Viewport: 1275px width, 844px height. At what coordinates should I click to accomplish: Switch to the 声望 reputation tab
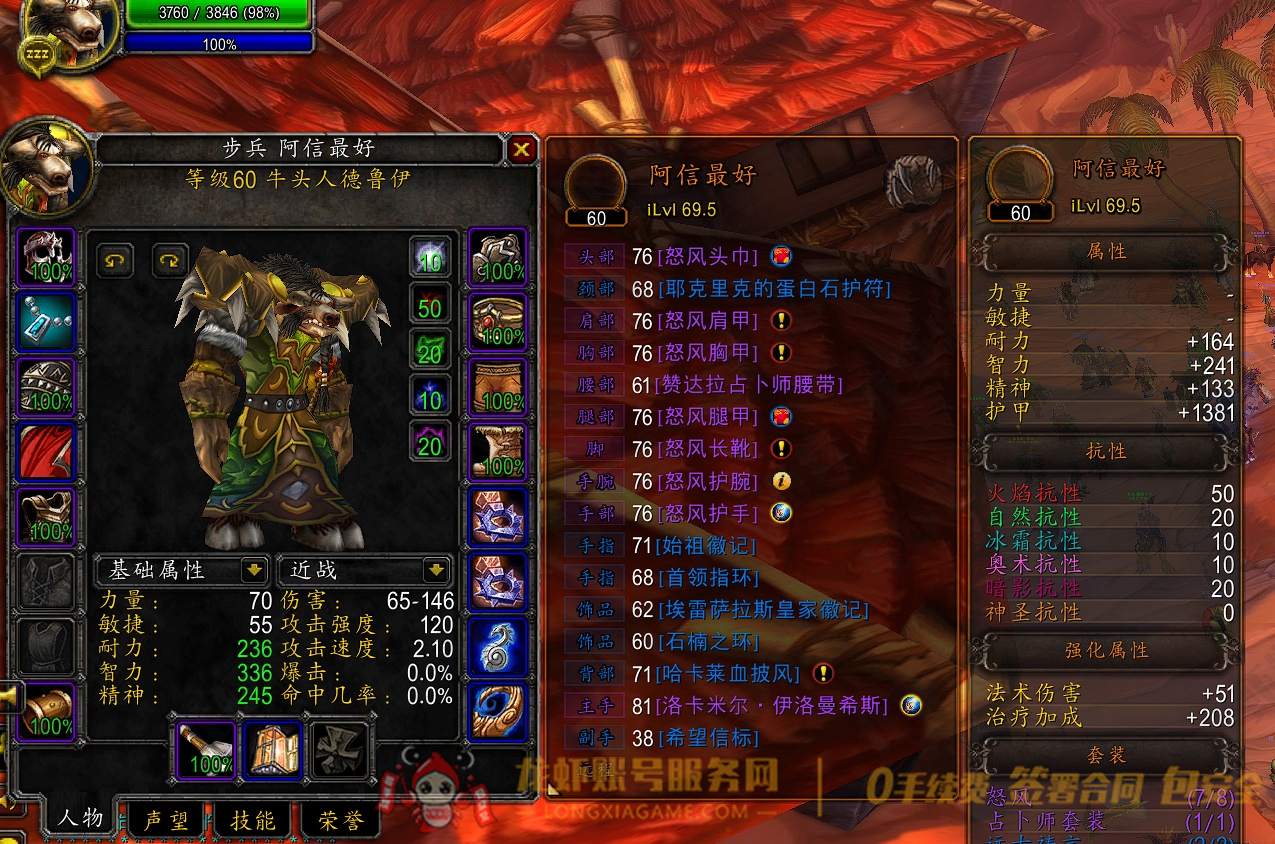(x=165, y=820)
